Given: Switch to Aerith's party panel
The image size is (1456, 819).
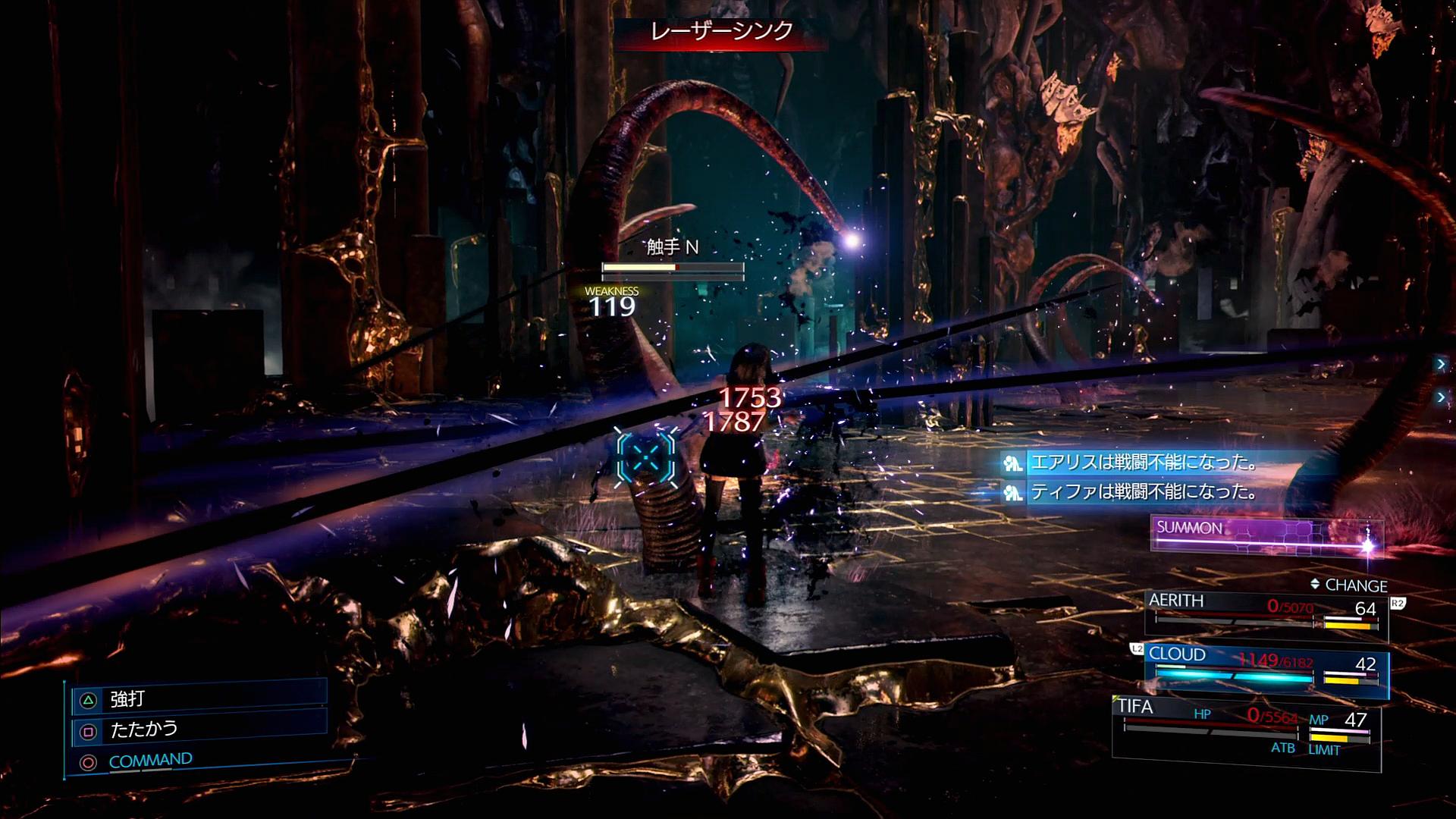Looking at the screenshot, I should pos(1265,613).
